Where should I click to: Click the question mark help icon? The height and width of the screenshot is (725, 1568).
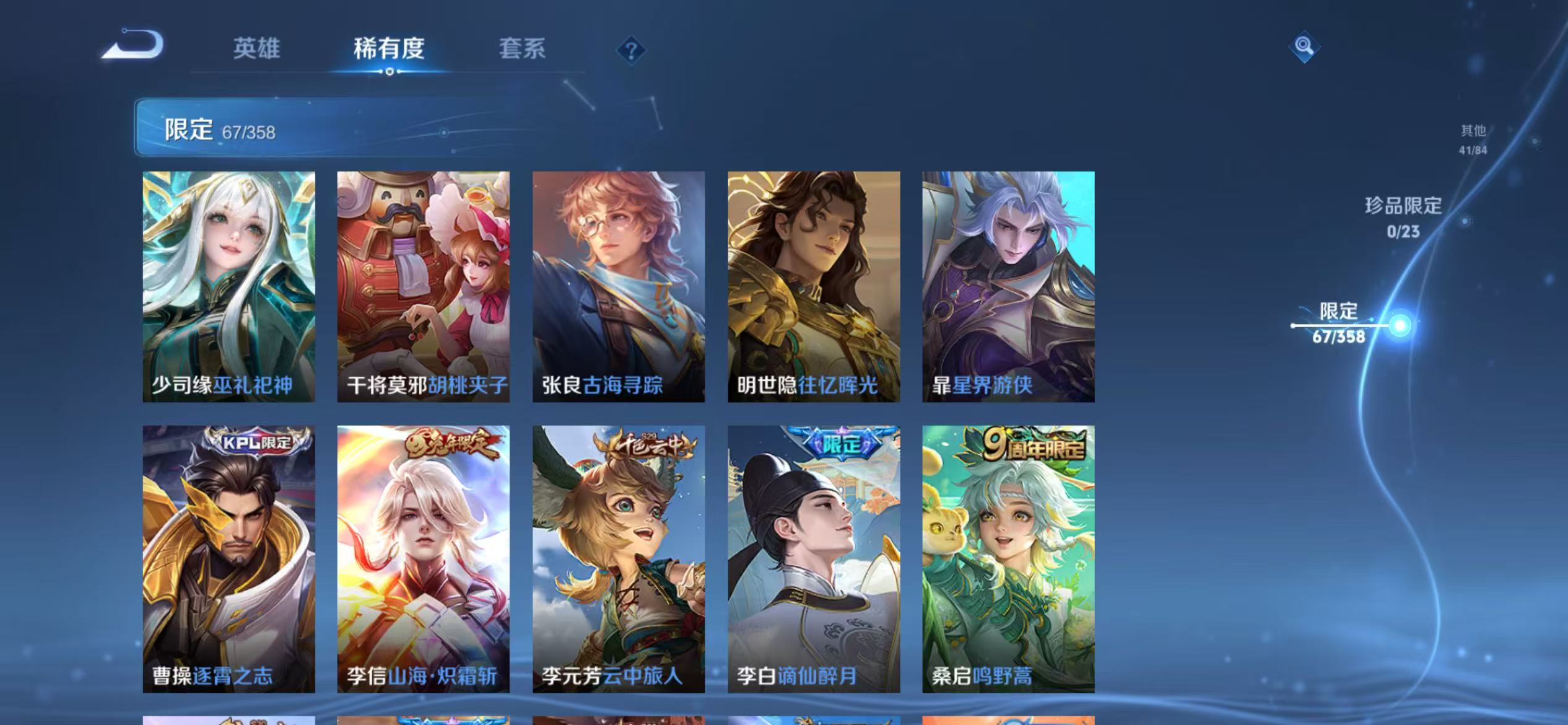[630, 52]
